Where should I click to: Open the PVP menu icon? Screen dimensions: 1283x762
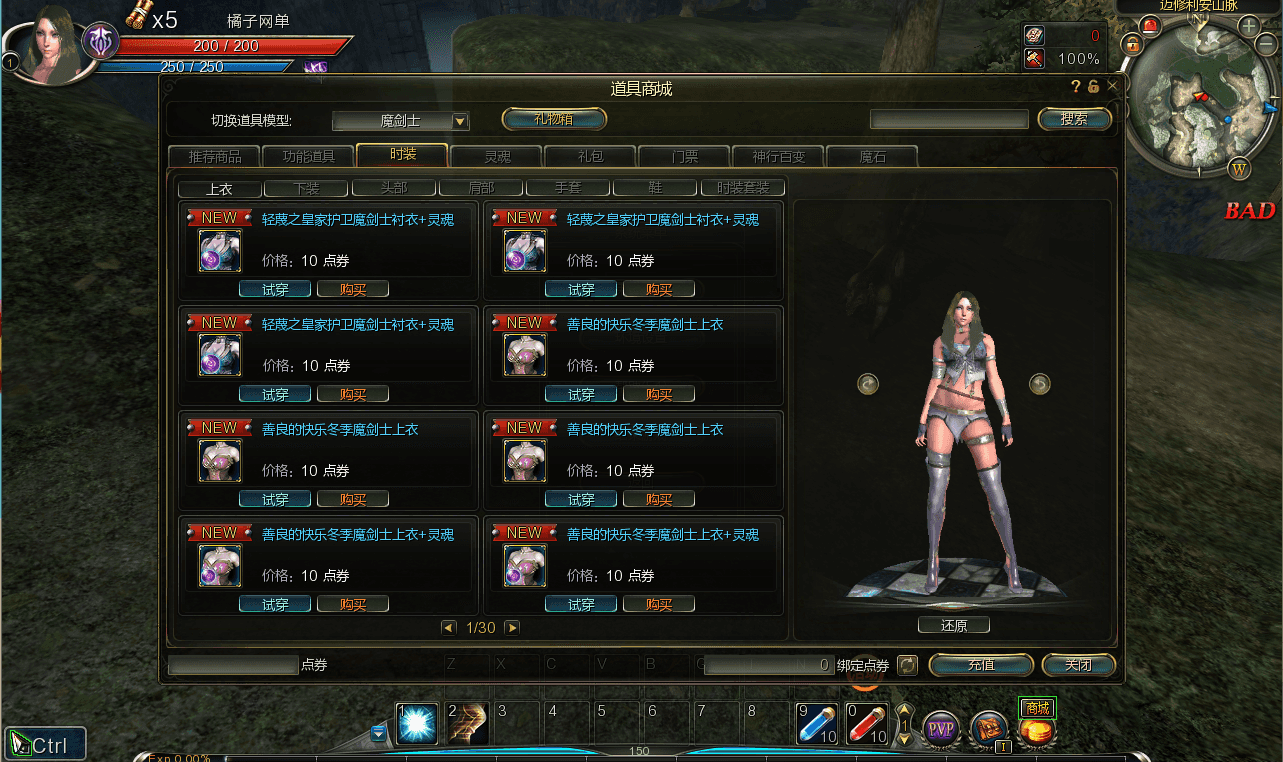point(940,727)
